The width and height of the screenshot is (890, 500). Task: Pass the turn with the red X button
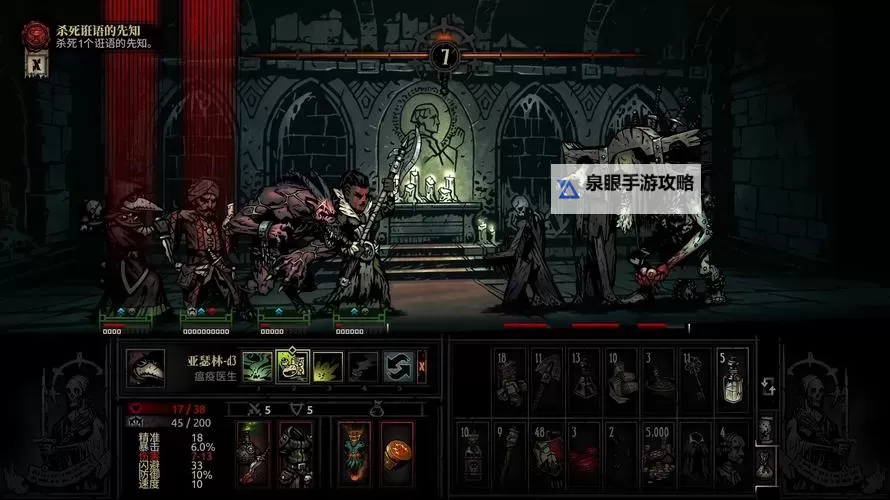pos(422,366)
